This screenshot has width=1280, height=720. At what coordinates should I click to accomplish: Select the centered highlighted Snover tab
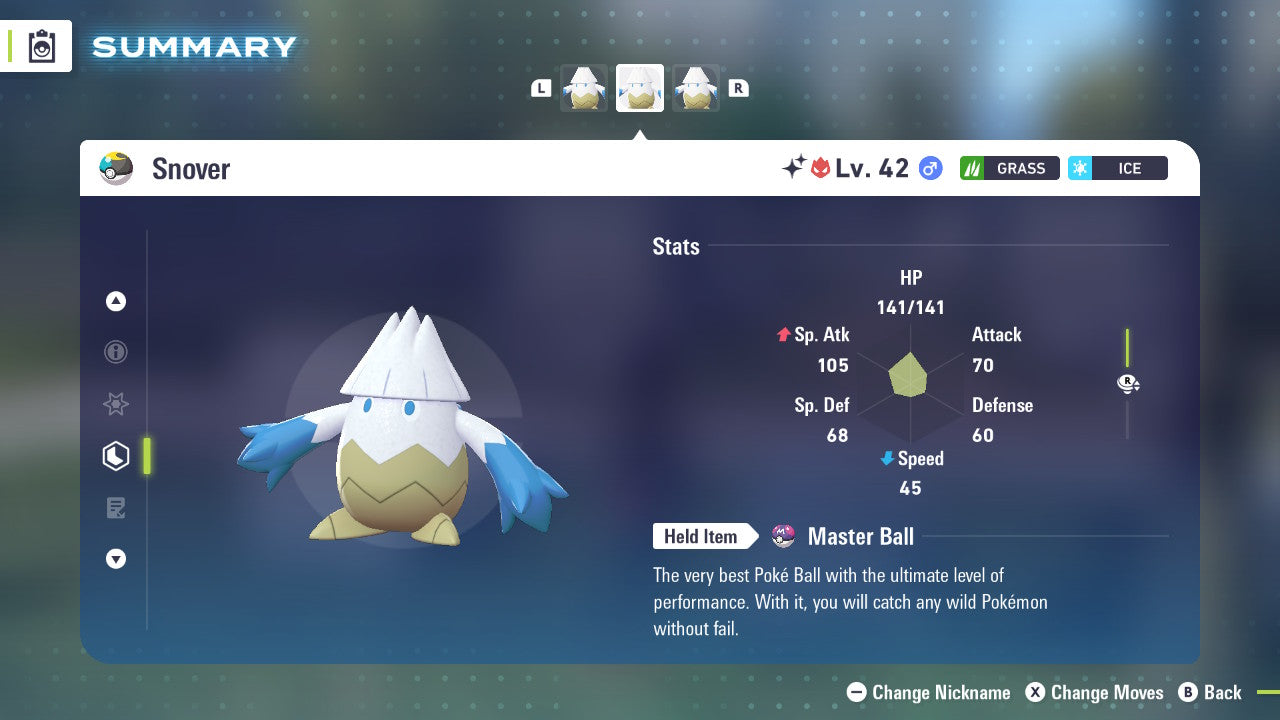(x=639, y=88)
